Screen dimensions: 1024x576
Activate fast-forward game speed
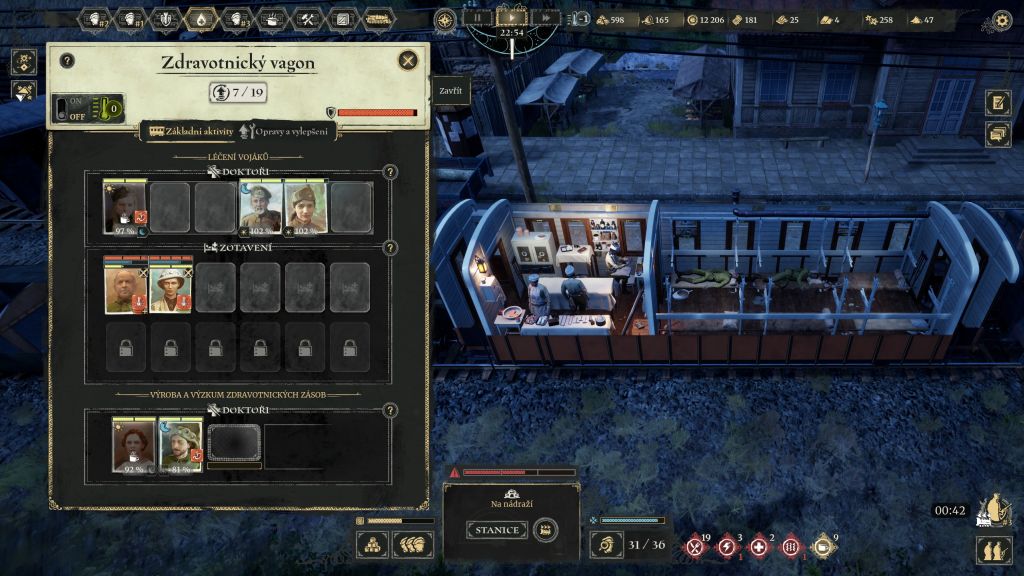pyautogui.click(x=545, y=17)
